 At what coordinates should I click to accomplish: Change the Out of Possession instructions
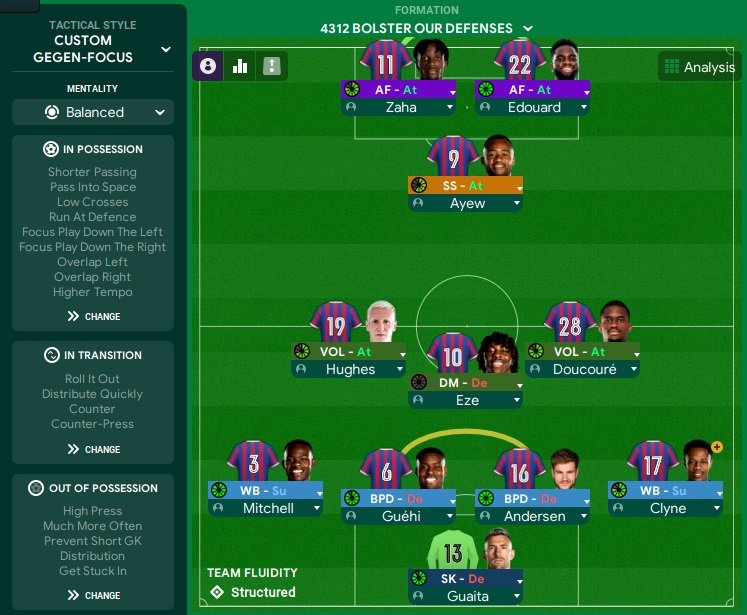pos(93,595)
